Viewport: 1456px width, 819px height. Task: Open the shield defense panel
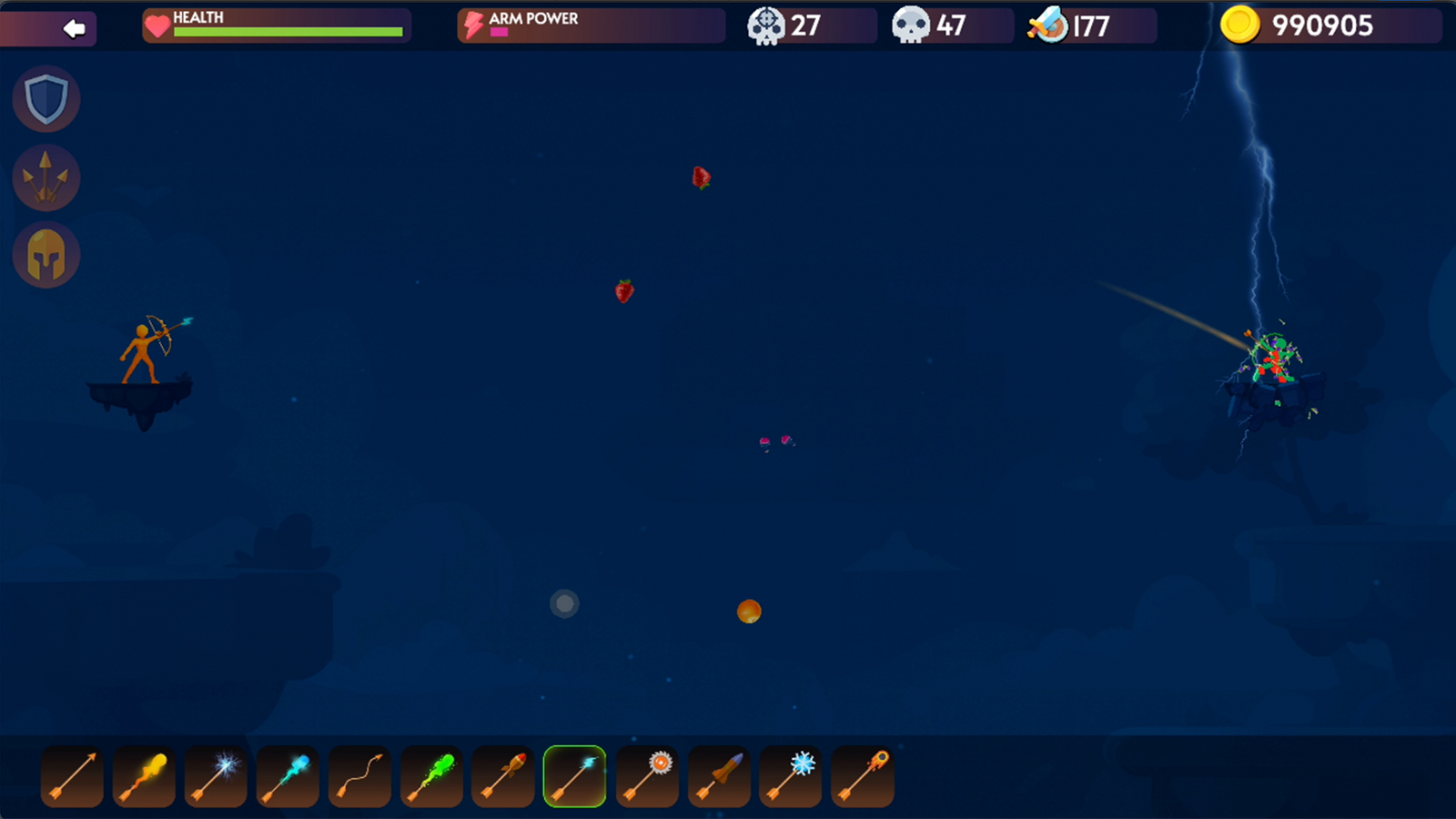pyautogui.click(x=46, y=99)
